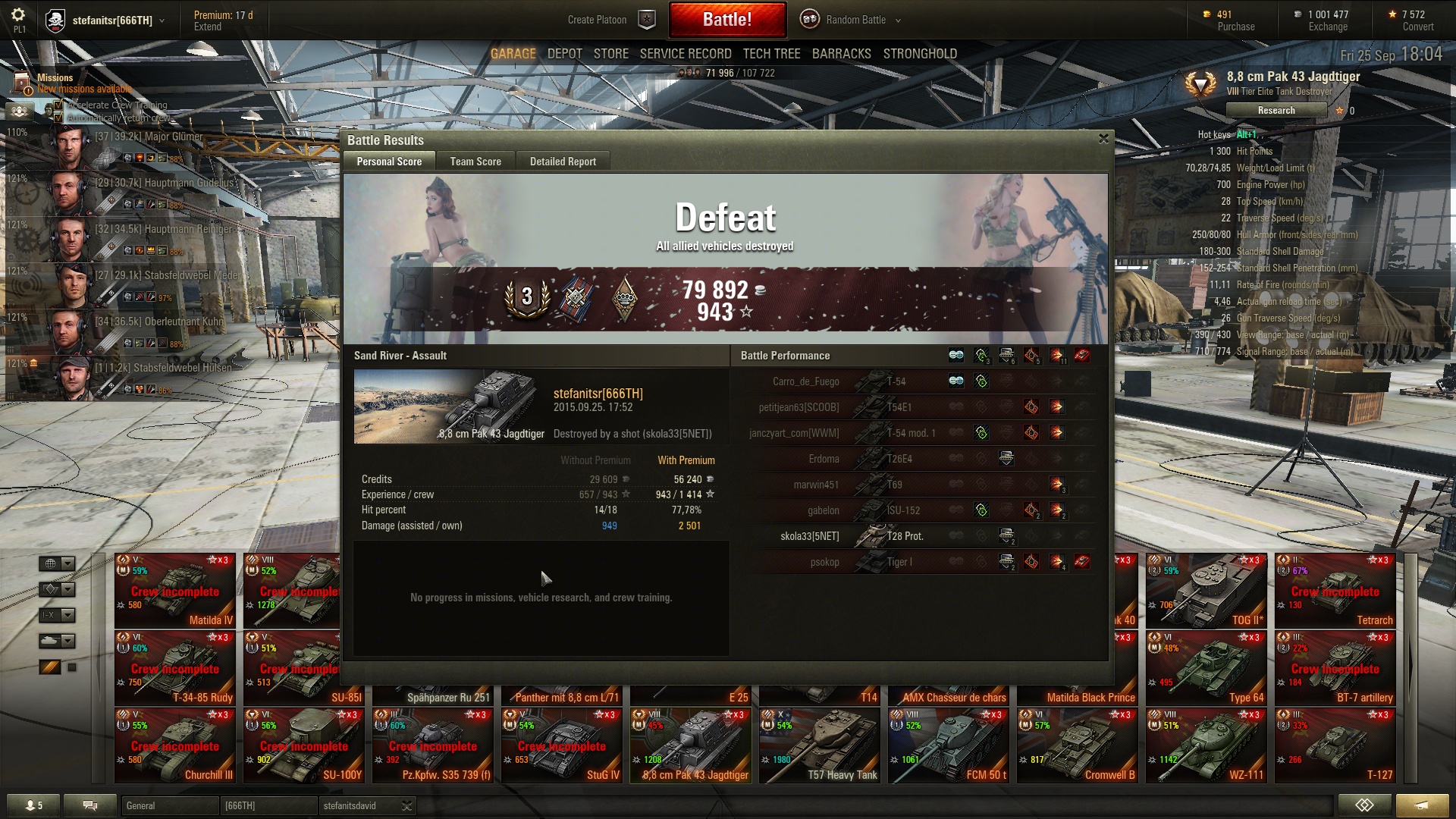
Task: Enter the Stronghold screen
Action: coord(919,54)
